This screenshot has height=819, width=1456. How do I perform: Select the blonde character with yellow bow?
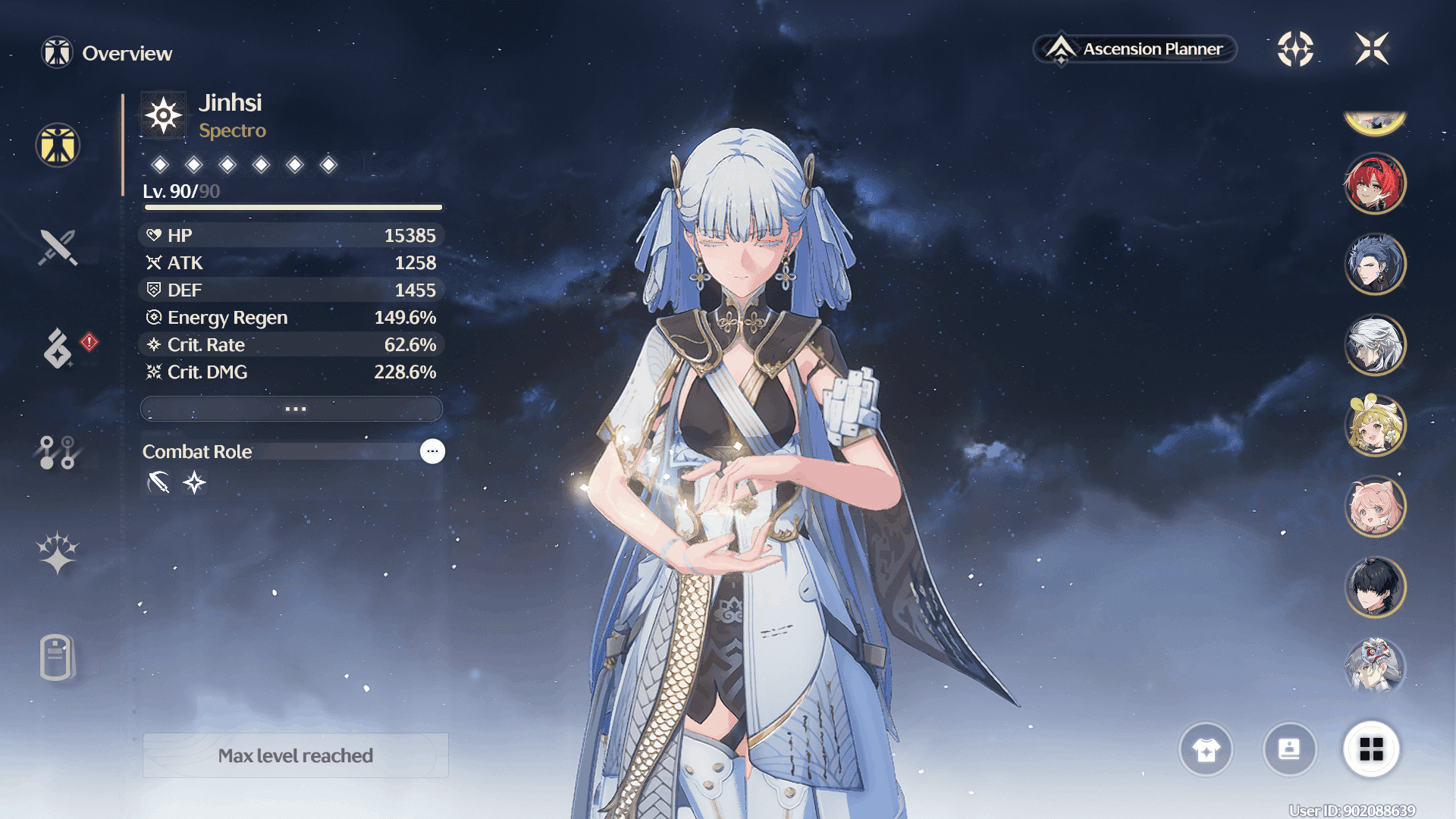click(1375, 425)
